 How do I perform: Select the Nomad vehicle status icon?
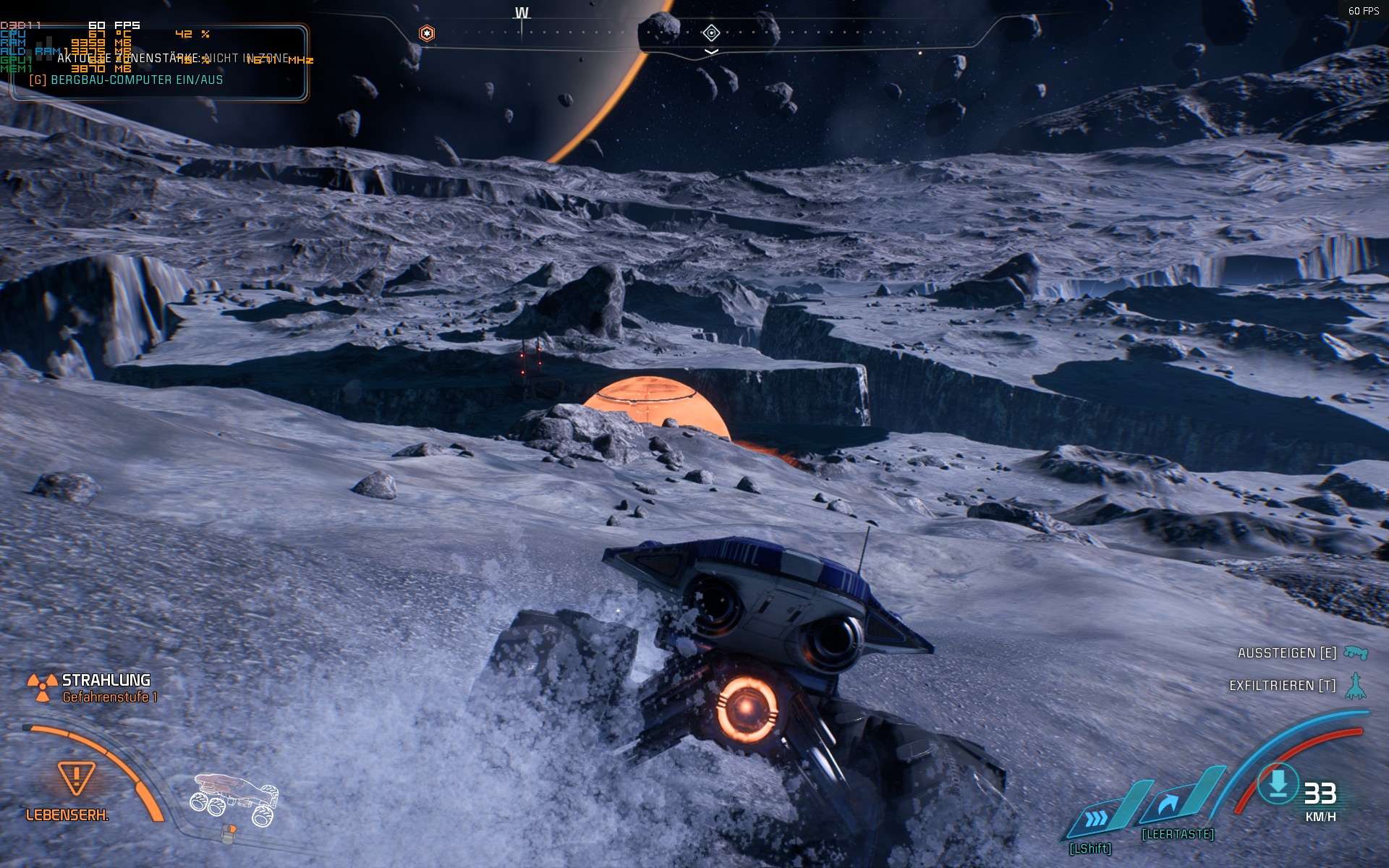[x=234, y=798]
